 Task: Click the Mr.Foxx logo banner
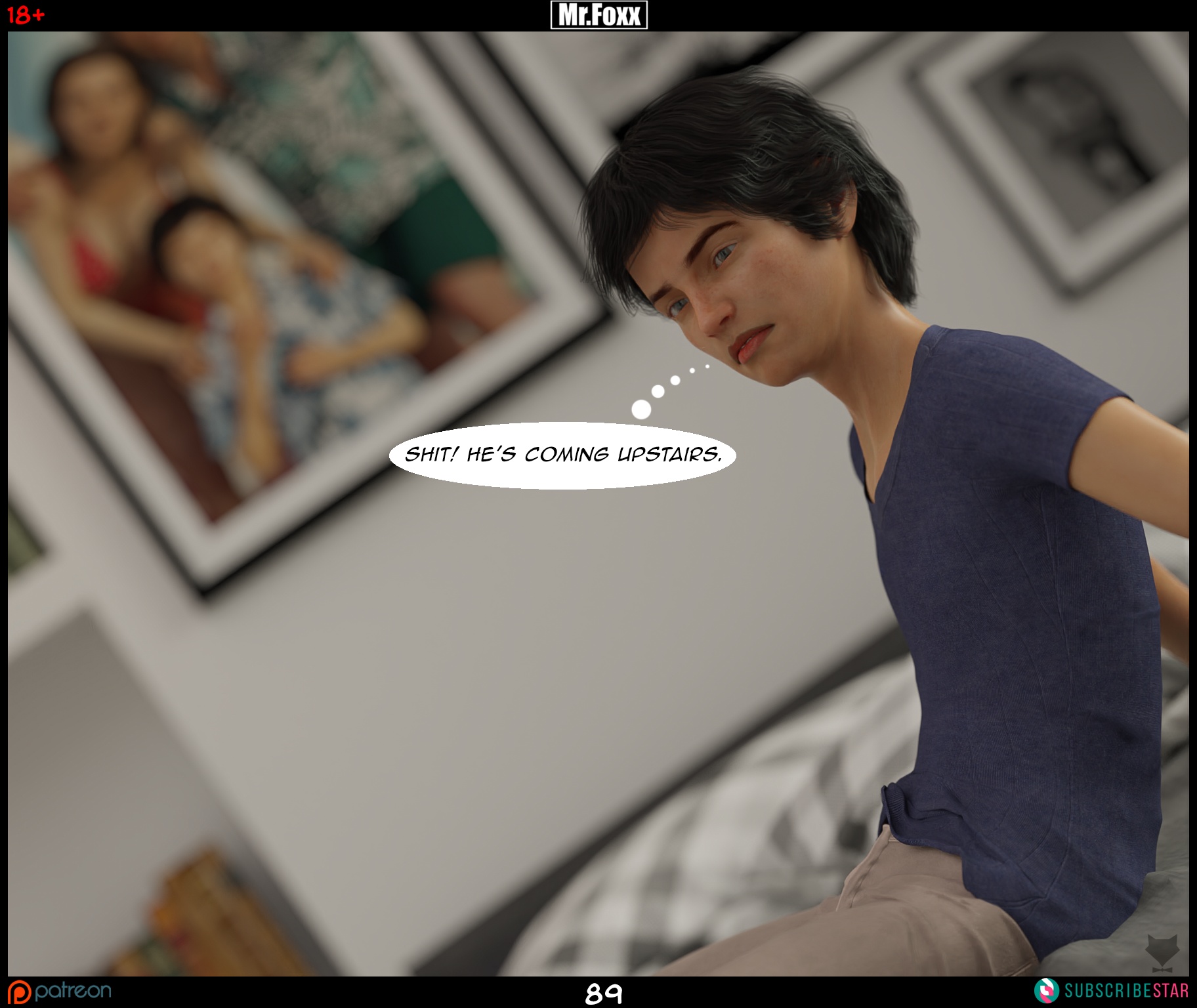coord(598,15)
